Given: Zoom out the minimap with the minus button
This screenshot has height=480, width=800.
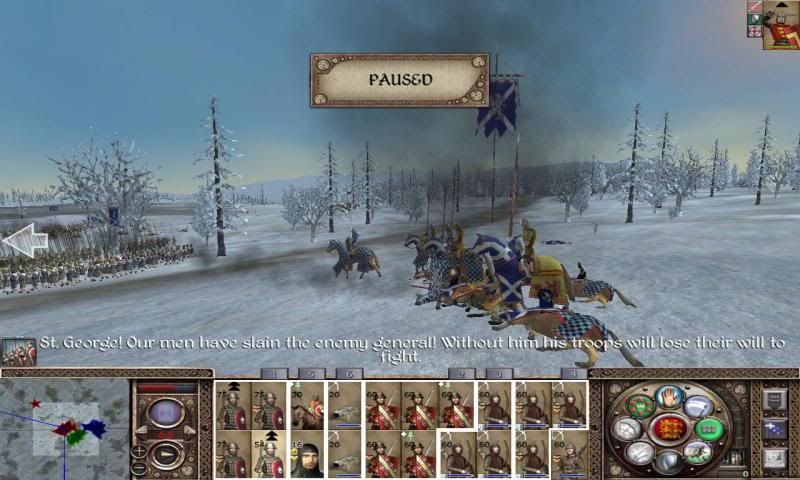Looking at the screenshot, I should (x=139, y=468).
